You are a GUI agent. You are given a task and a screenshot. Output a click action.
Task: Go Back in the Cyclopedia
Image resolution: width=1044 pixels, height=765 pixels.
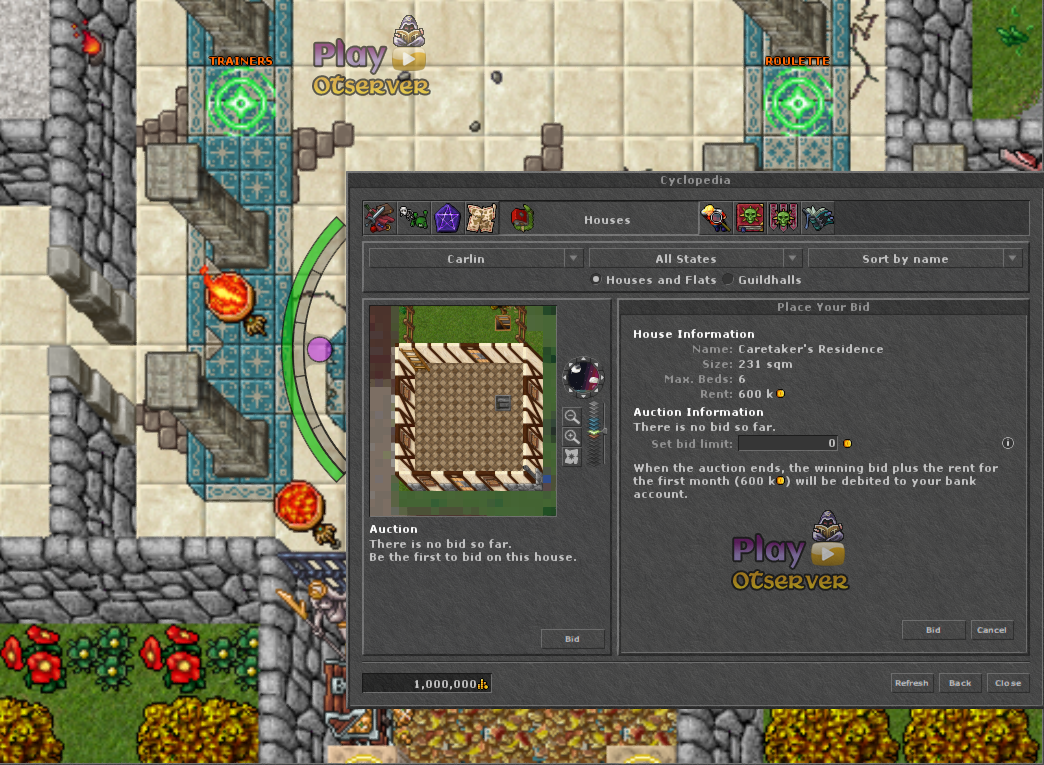click(x=960, y=683)
